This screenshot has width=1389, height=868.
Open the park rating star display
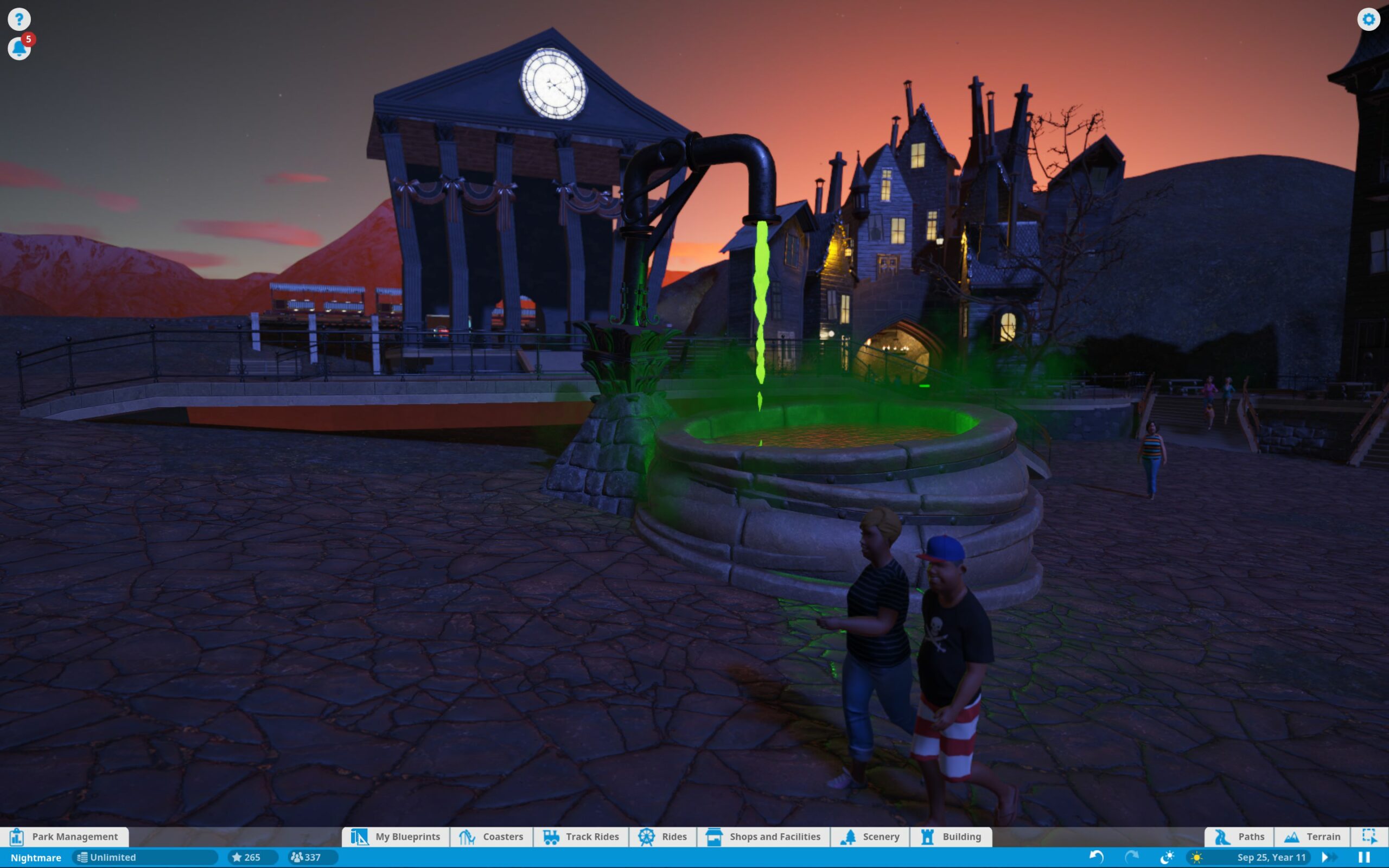click(246, 857)
